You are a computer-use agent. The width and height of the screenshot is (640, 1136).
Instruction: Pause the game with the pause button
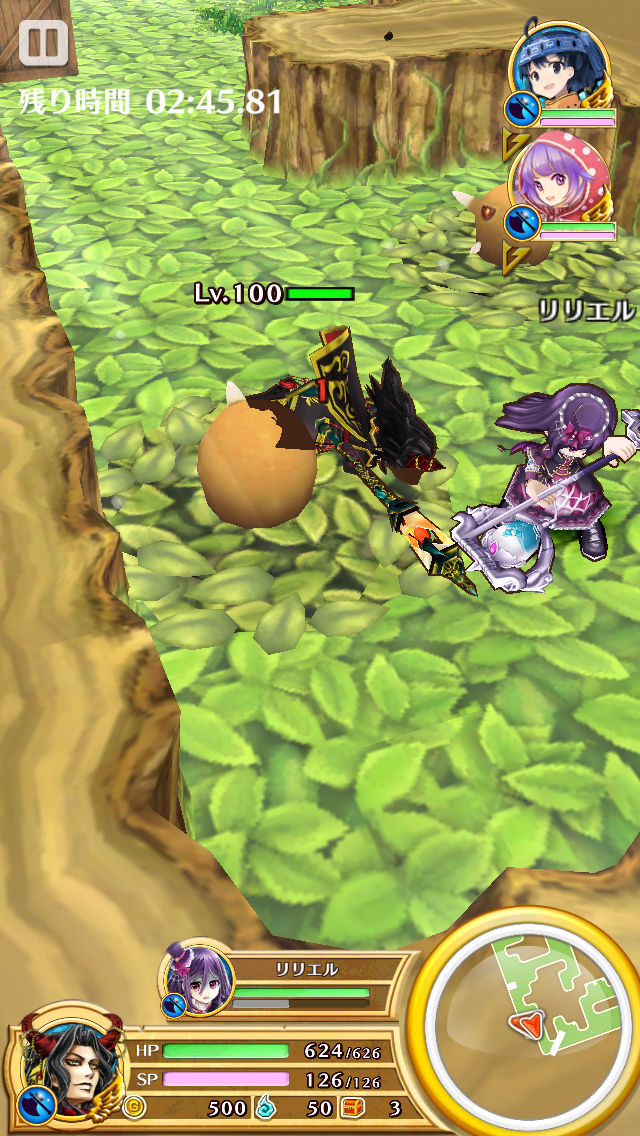pyautogui.click(x=43, y=43)
